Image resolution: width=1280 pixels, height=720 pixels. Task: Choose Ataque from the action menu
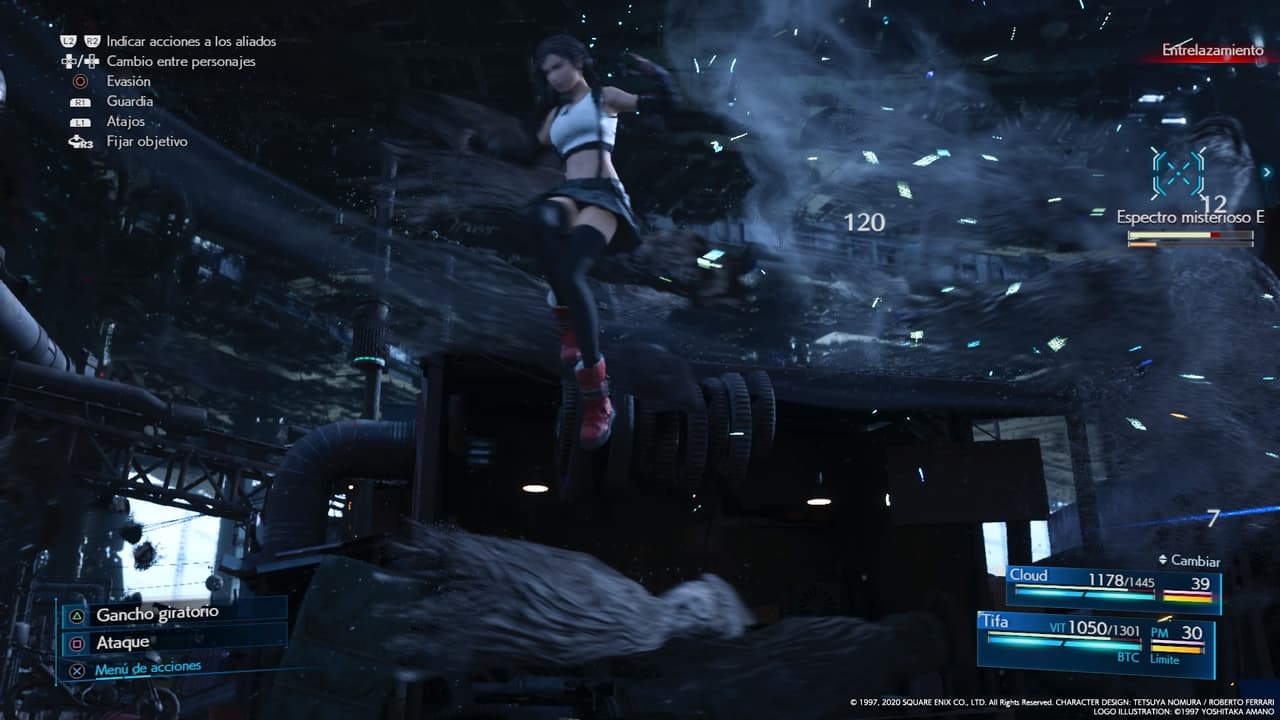[x=122, y=640]
